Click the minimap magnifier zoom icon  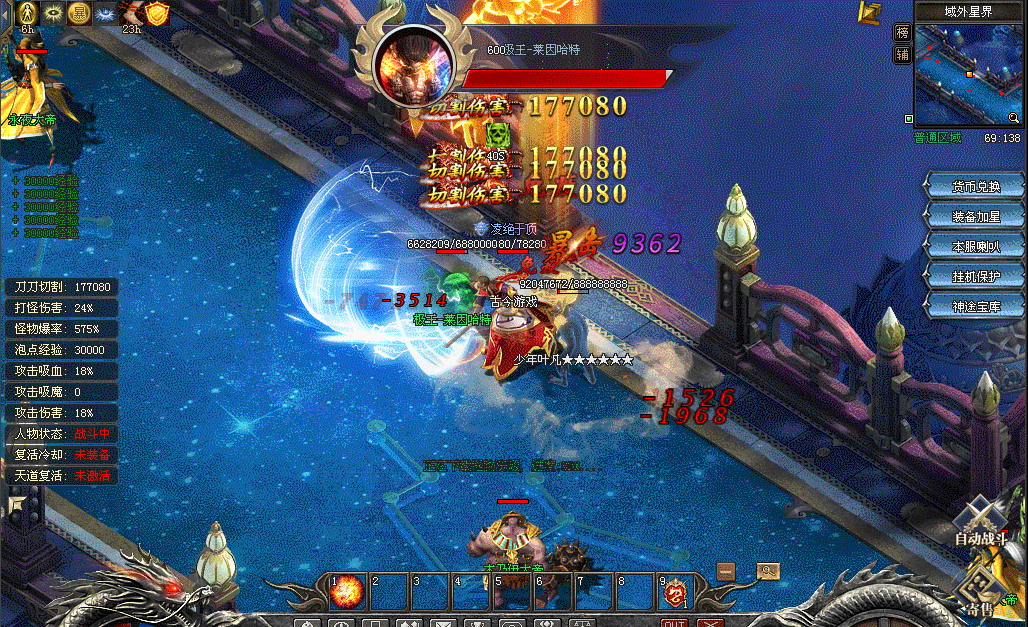pos(1014,119)
